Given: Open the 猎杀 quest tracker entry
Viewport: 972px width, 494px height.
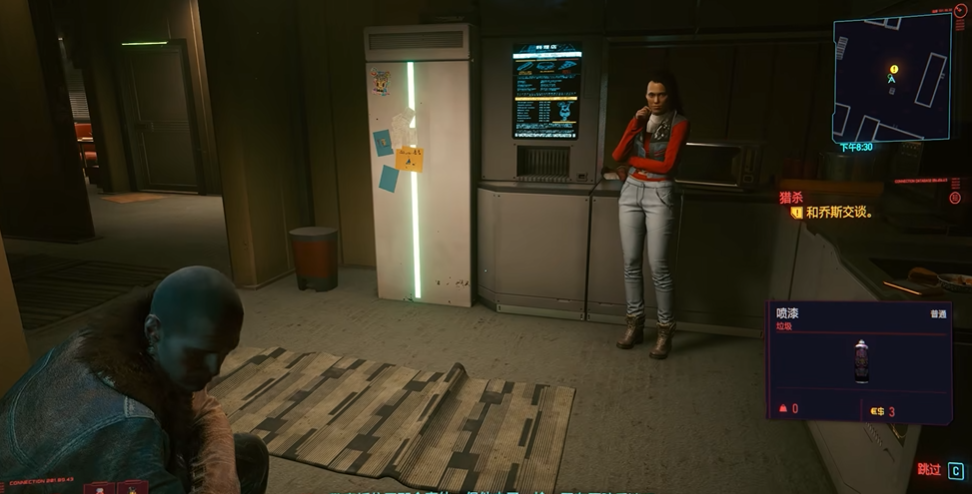Looking at the screenshot, I should (x=791, y=197).
